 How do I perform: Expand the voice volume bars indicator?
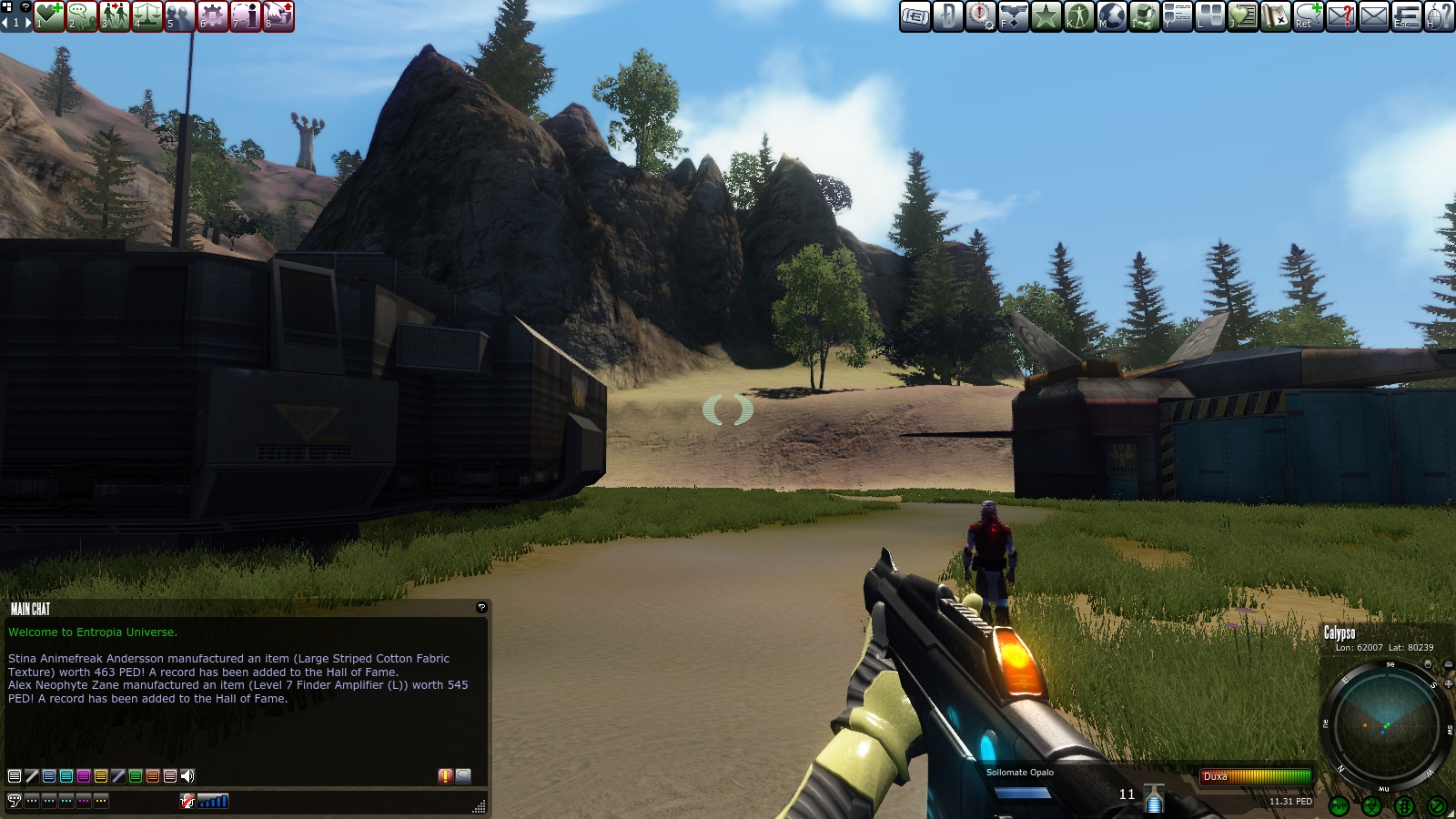[212, 802]
